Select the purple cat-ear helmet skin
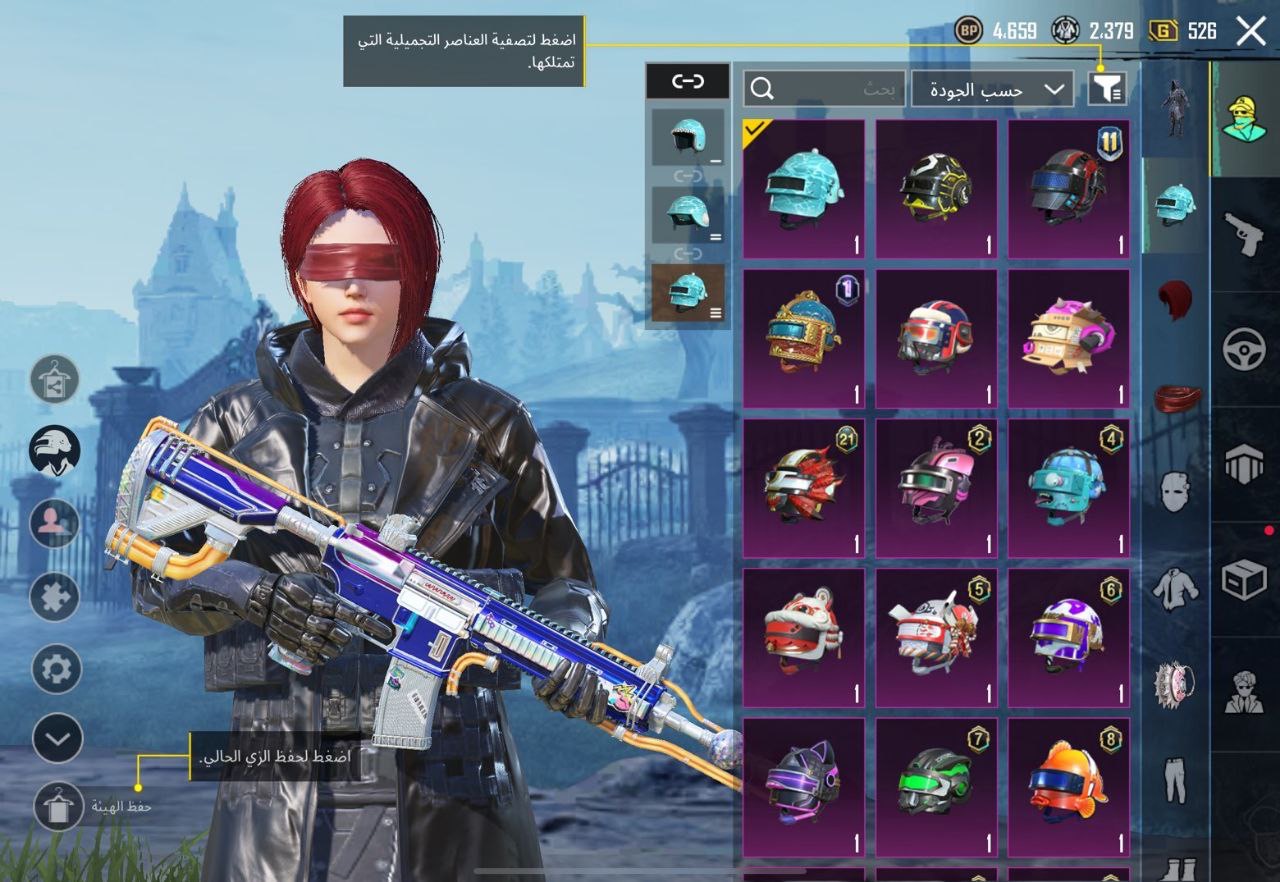This screenshot has height=882, width=1280. click(x=803, y=787)
